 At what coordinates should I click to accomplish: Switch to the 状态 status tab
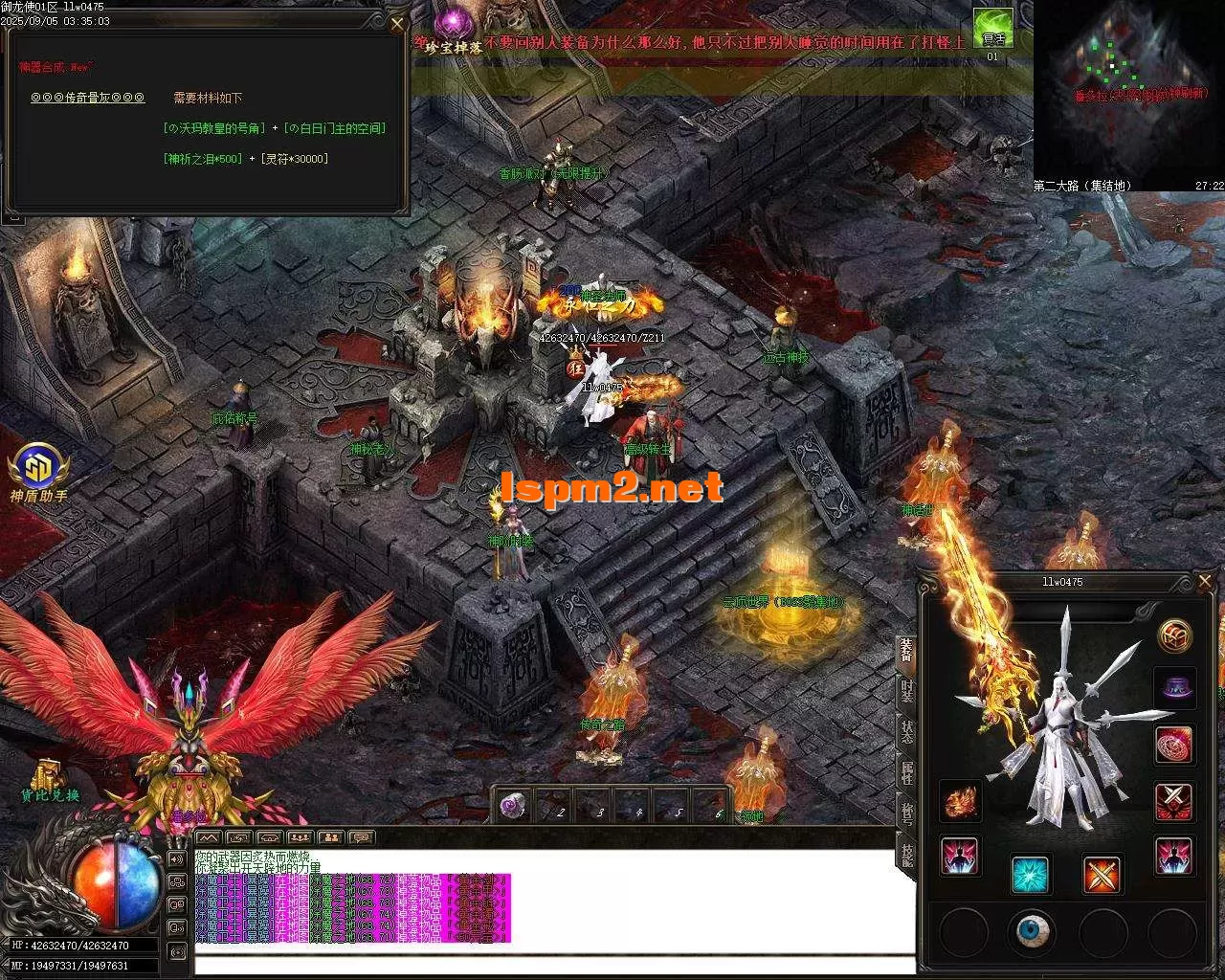coord(905,730)
